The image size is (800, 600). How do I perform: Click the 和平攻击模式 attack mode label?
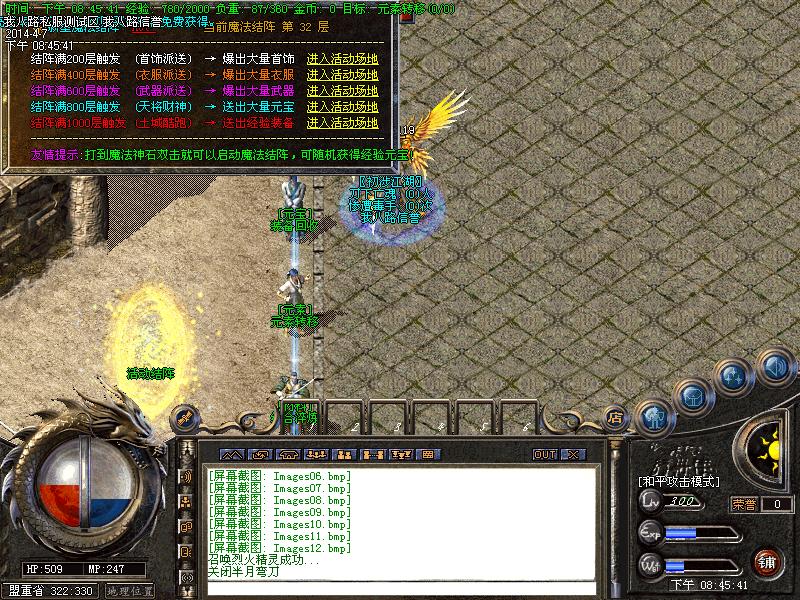tap(680, 481)
